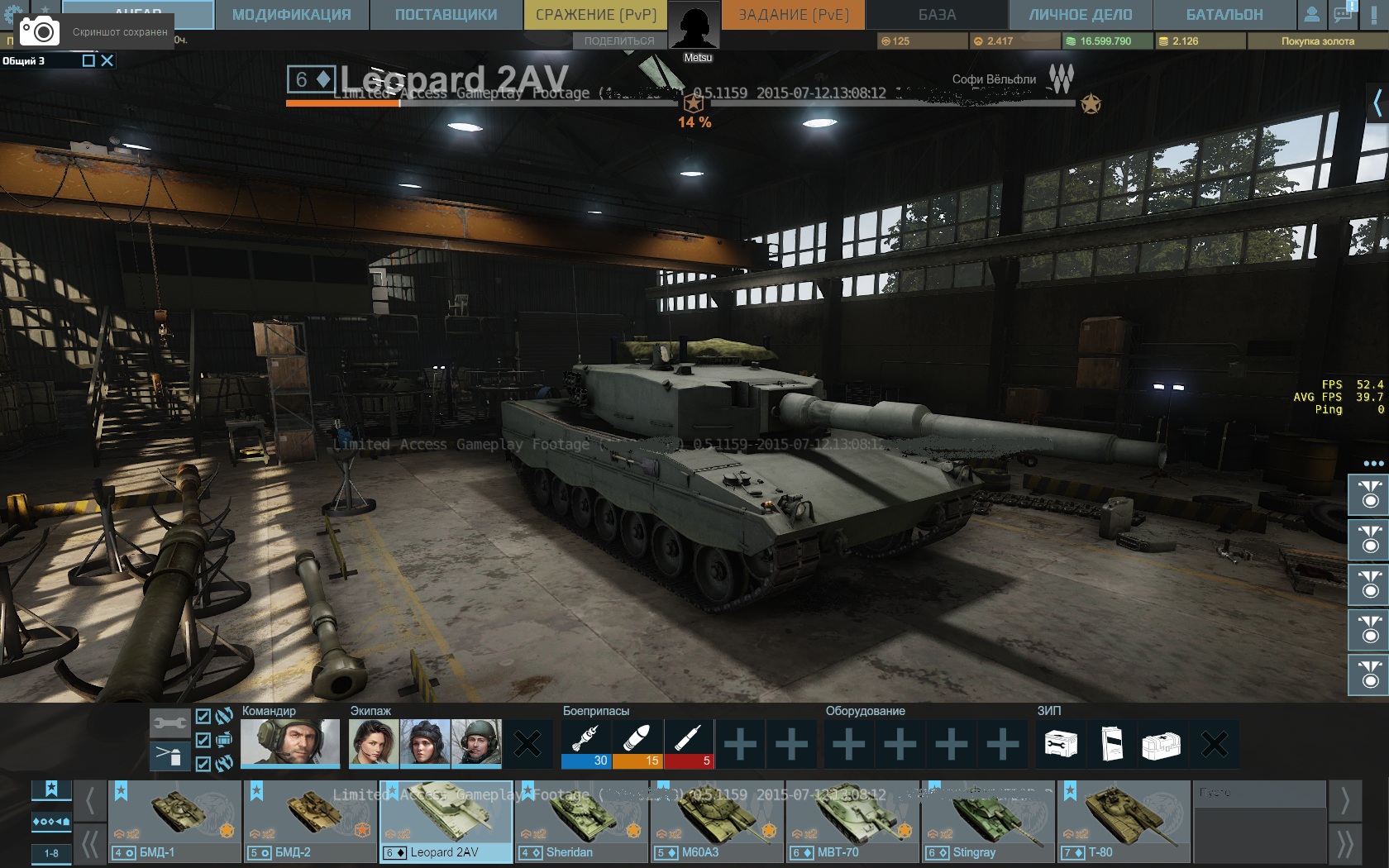This screenshot has height=868, width=1389.
Task: Pick the БМД-1 vehicle thumbnail
Action: point(175,821)
